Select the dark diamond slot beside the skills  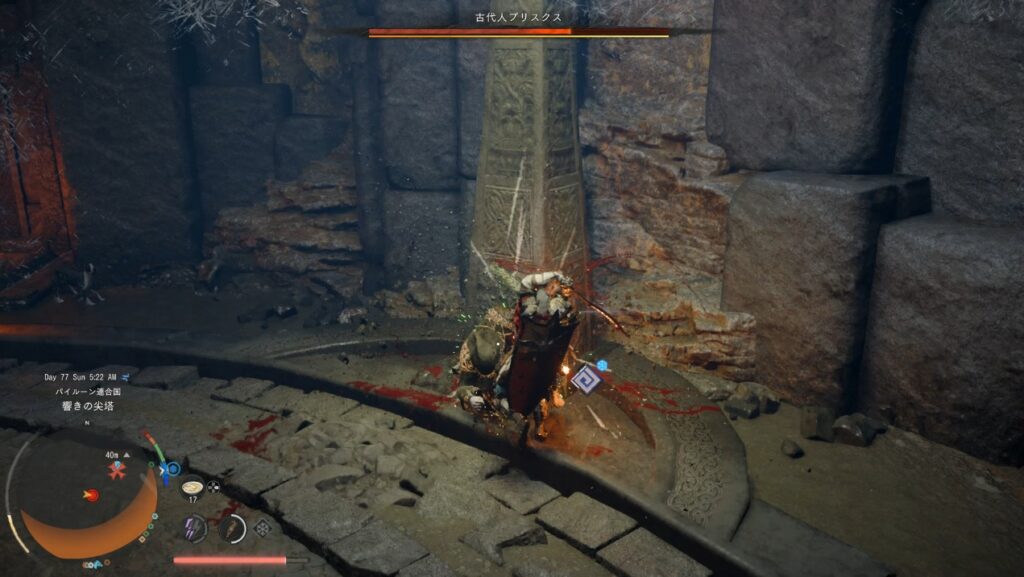click(x=262, y=528)
